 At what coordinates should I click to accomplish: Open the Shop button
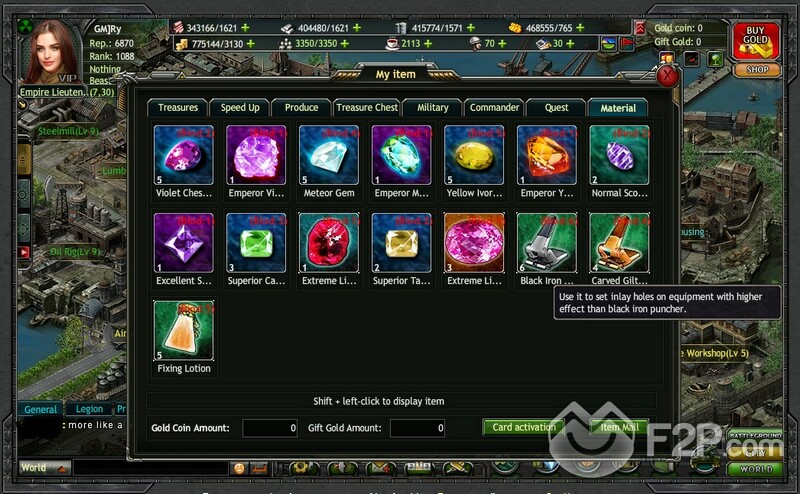pyautogui.click(x=757, y=70)
